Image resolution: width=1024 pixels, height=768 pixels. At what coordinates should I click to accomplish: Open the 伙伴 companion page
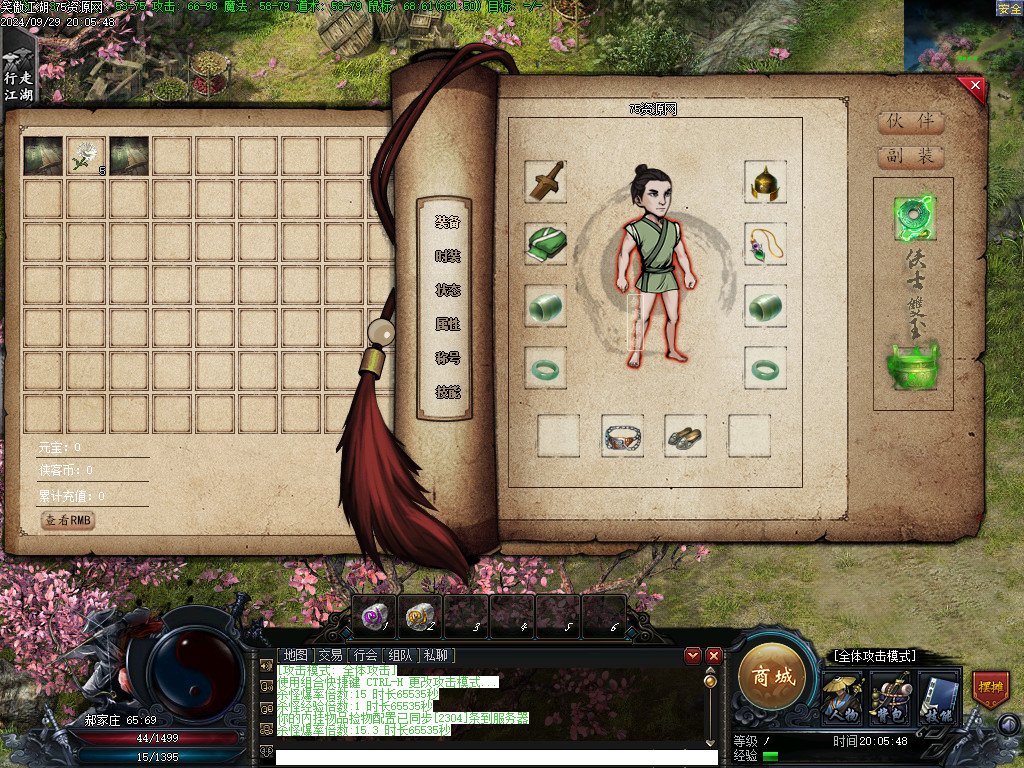click(x=910, y=122)
